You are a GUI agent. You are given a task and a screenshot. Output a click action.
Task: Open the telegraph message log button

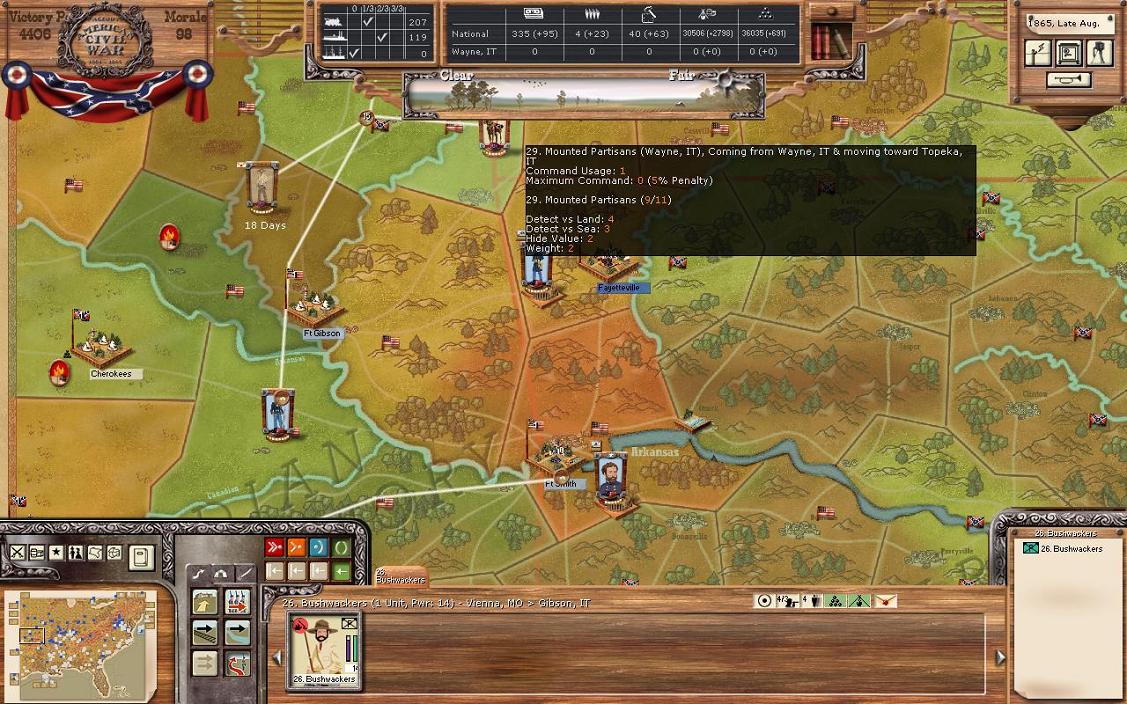point(1038,53)
